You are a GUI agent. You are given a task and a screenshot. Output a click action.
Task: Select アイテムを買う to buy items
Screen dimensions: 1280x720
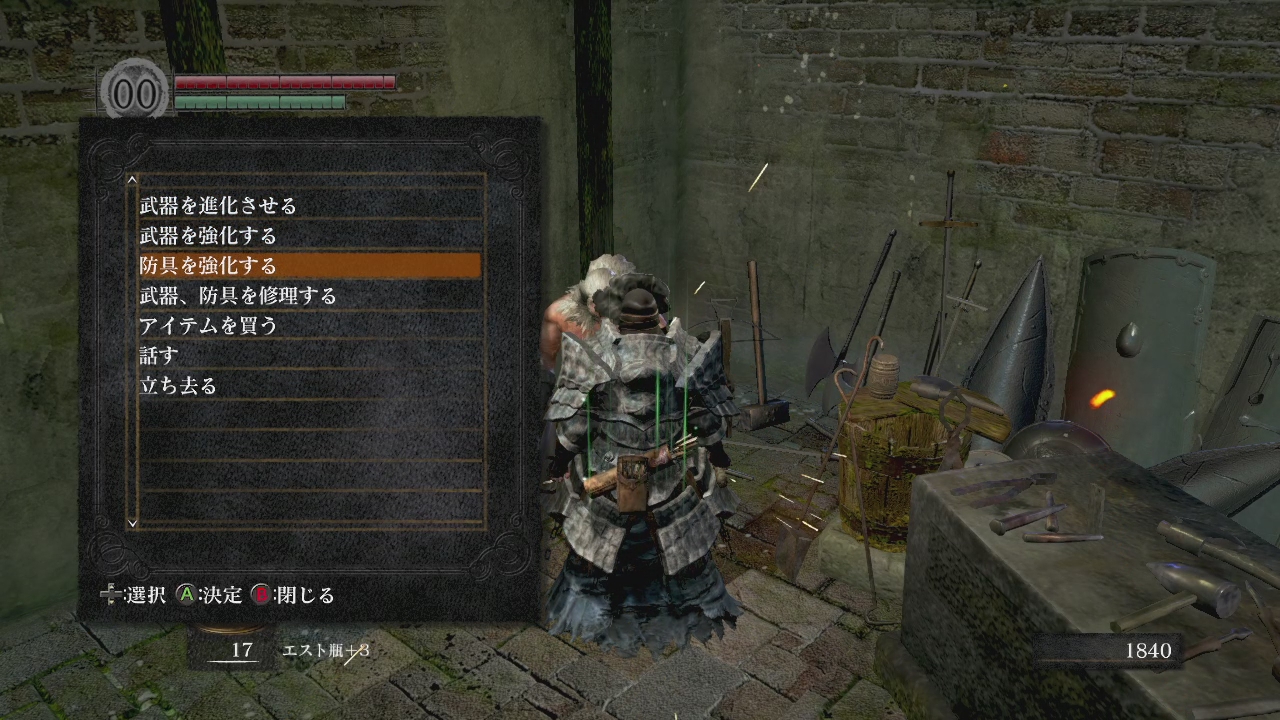pos(208,326)
